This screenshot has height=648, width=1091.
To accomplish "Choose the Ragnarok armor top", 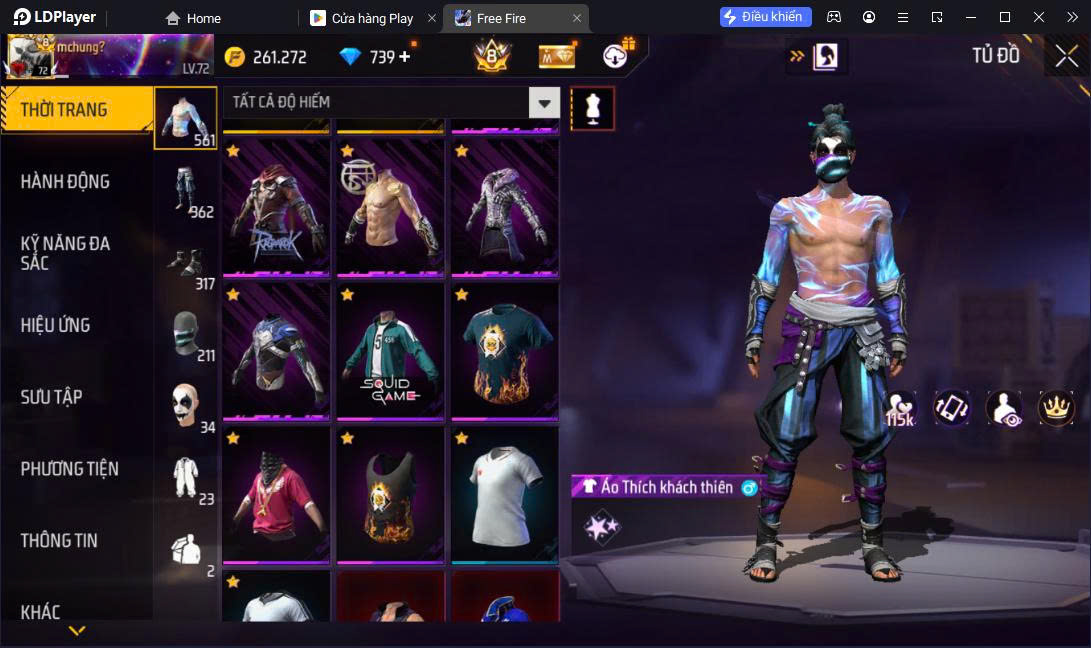I will point(276,208).
